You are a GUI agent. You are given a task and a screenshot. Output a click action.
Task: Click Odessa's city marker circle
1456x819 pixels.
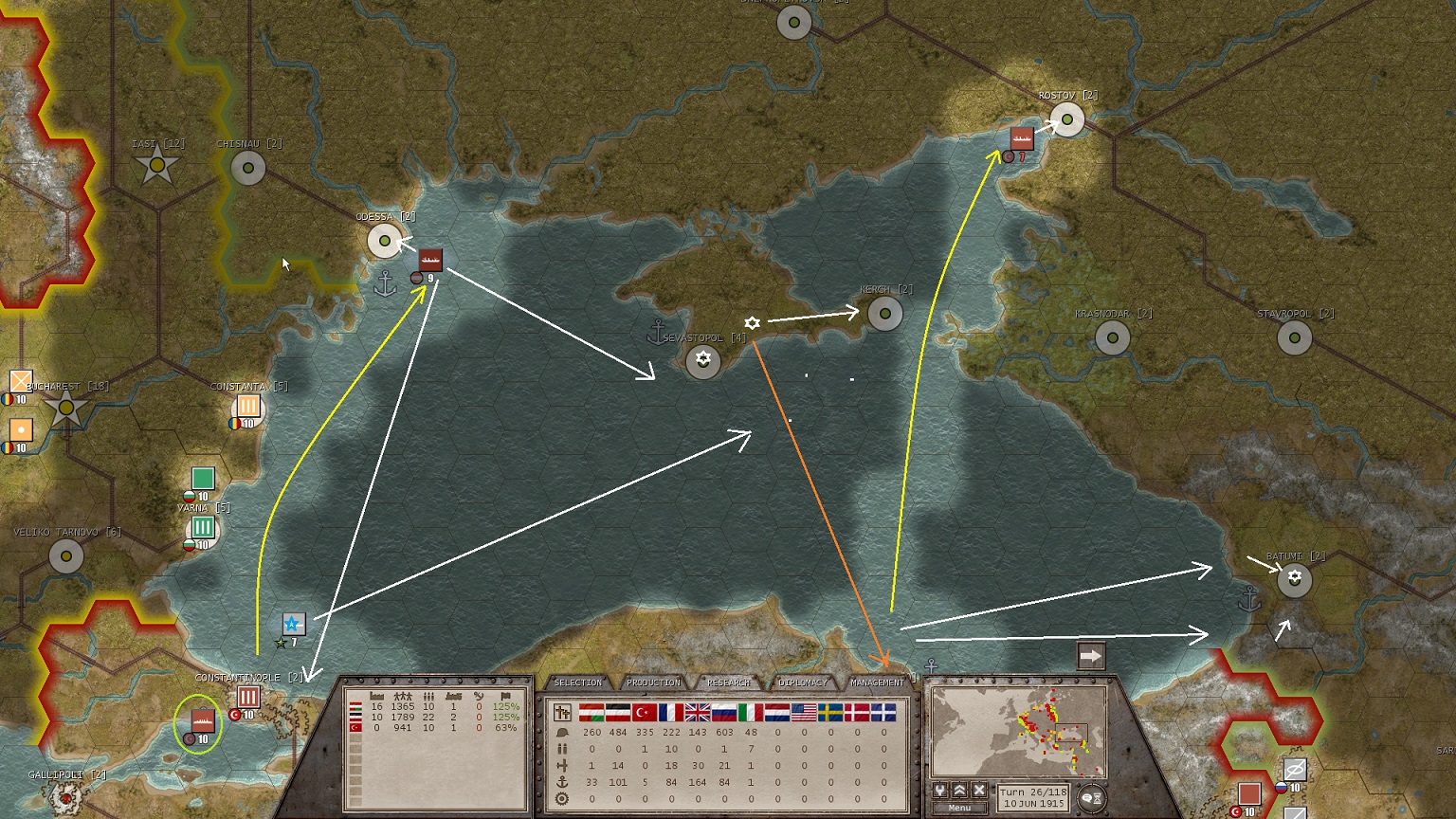(384, 242)
